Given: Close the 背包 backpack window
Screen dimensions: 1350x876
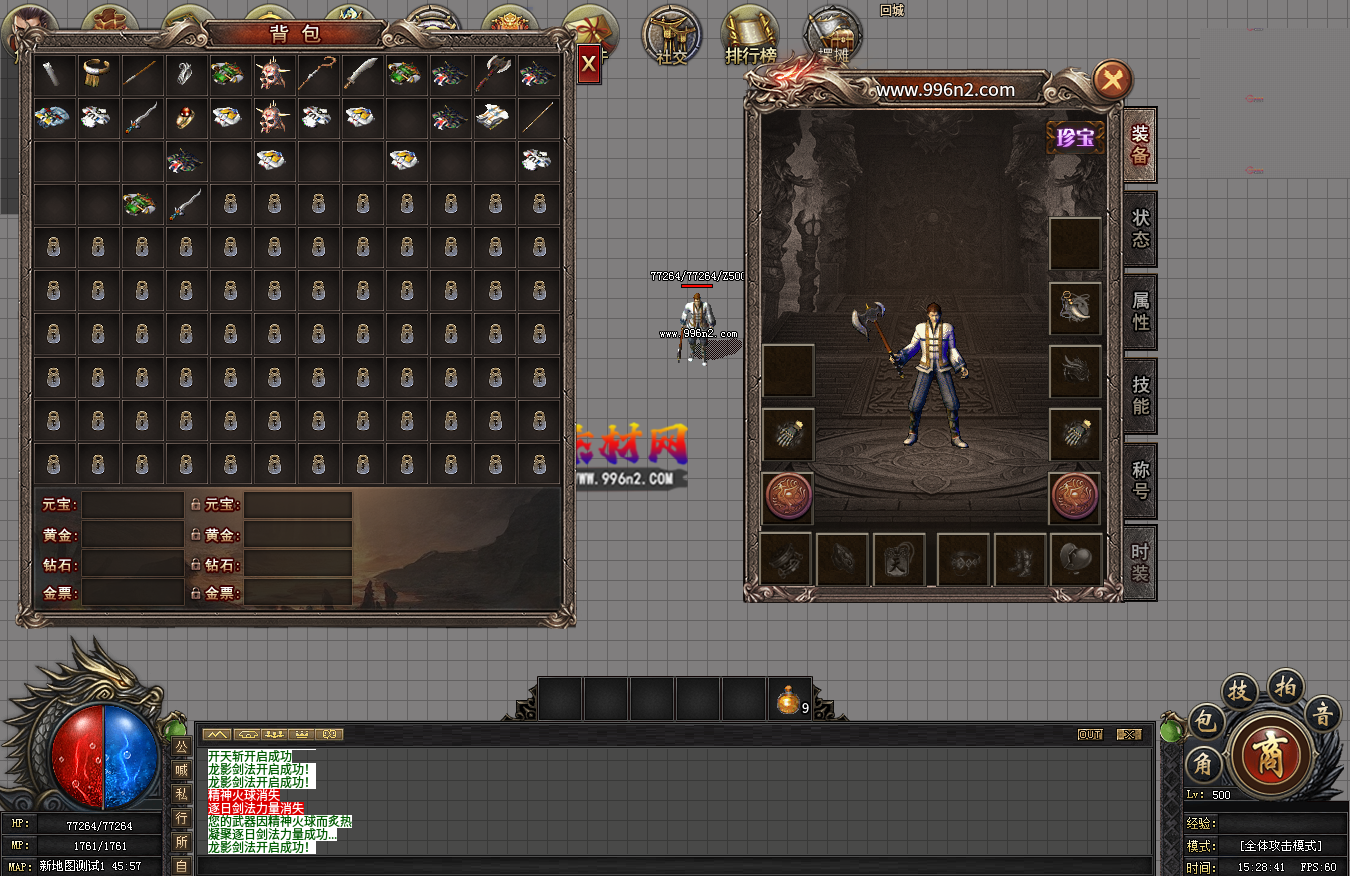Looking at the screenshot, I should coord(589,65).
